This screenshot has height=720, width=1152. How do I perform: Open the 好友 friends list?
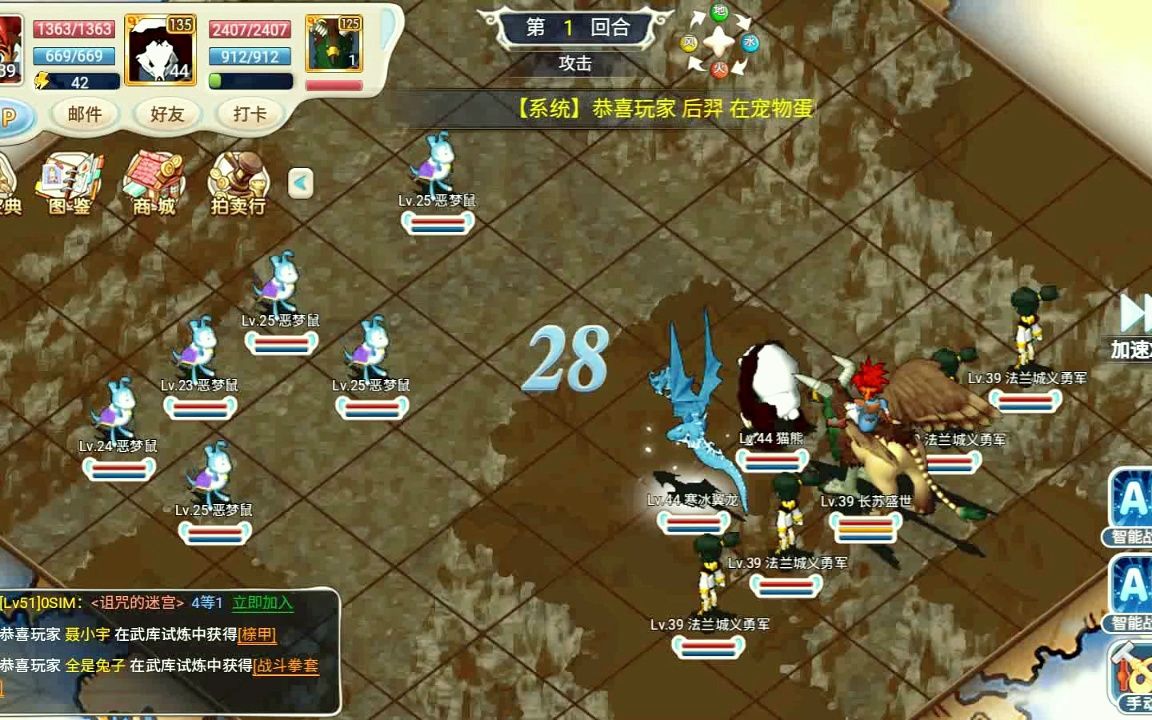tap(168, 114)
